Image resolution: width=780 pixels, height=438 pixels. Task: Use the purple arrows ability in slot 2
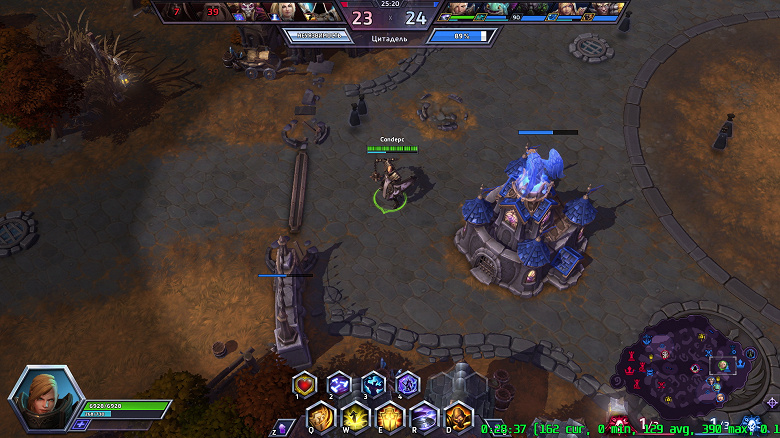tap(339, 384)
